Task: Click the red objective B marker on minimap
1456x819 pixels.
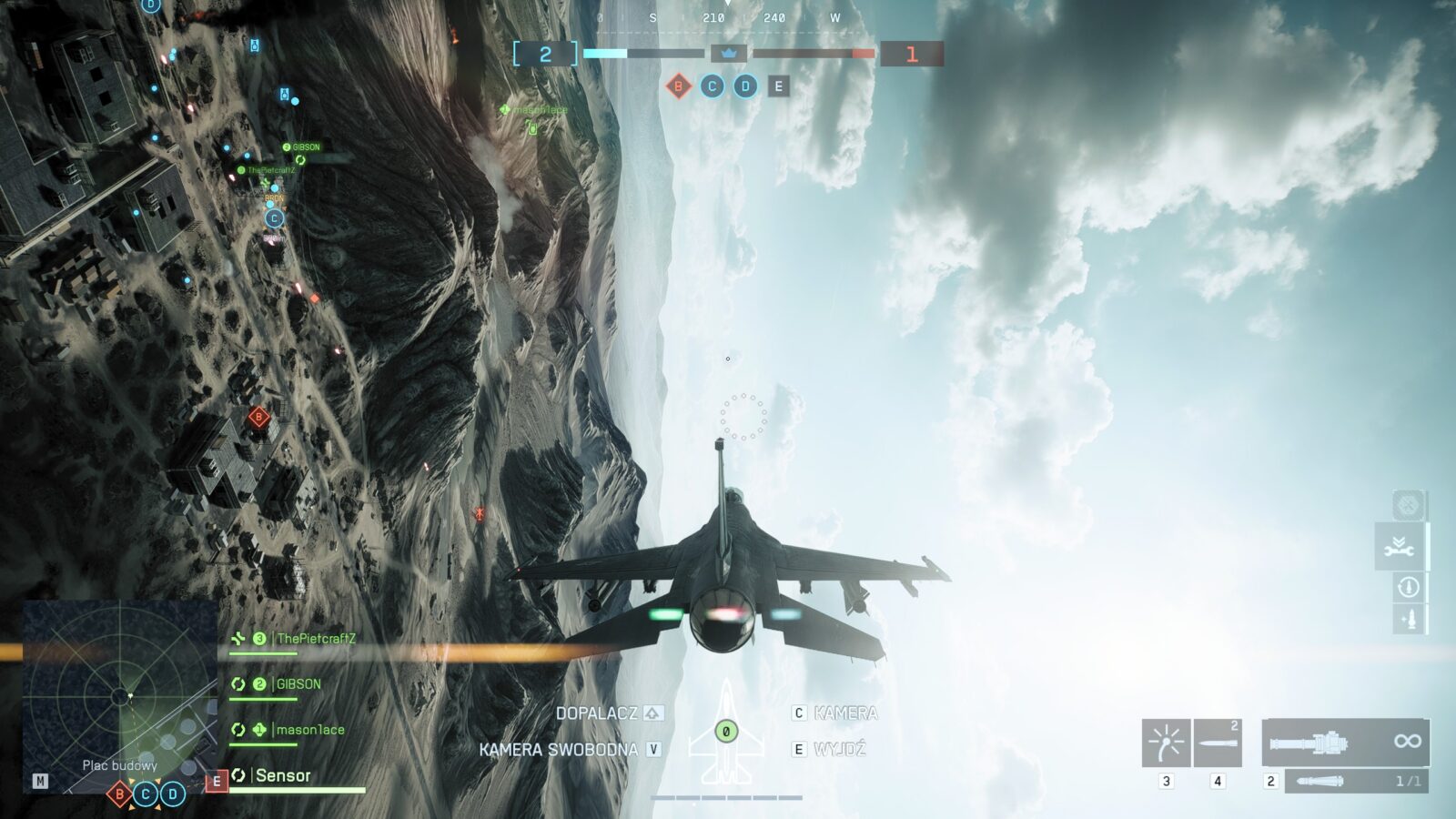Action: 119,794
